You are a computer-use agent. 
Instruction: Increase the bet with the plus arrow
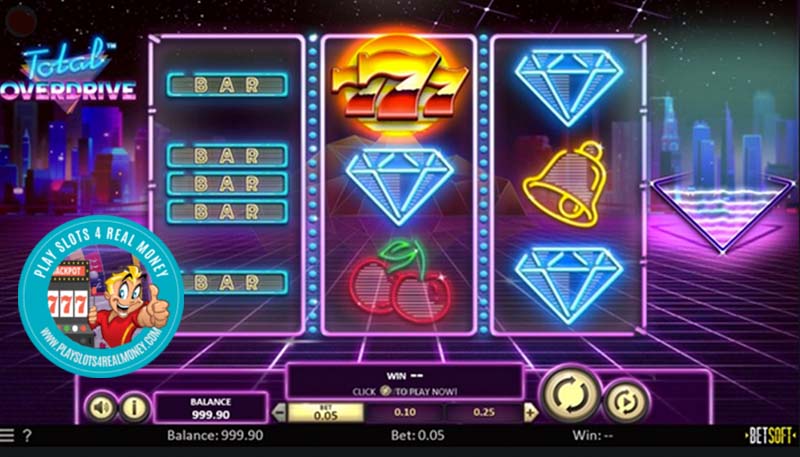pos(530,412)
